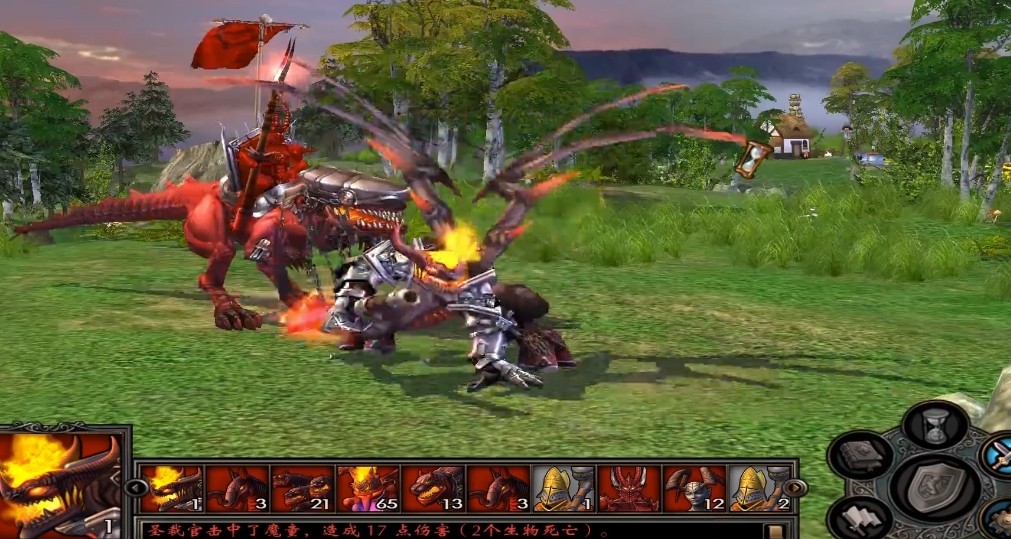This screenshot has width=1011, height=539.
Task: Select the gold-helmeted unit numbered 1
Action: point(564,489)
